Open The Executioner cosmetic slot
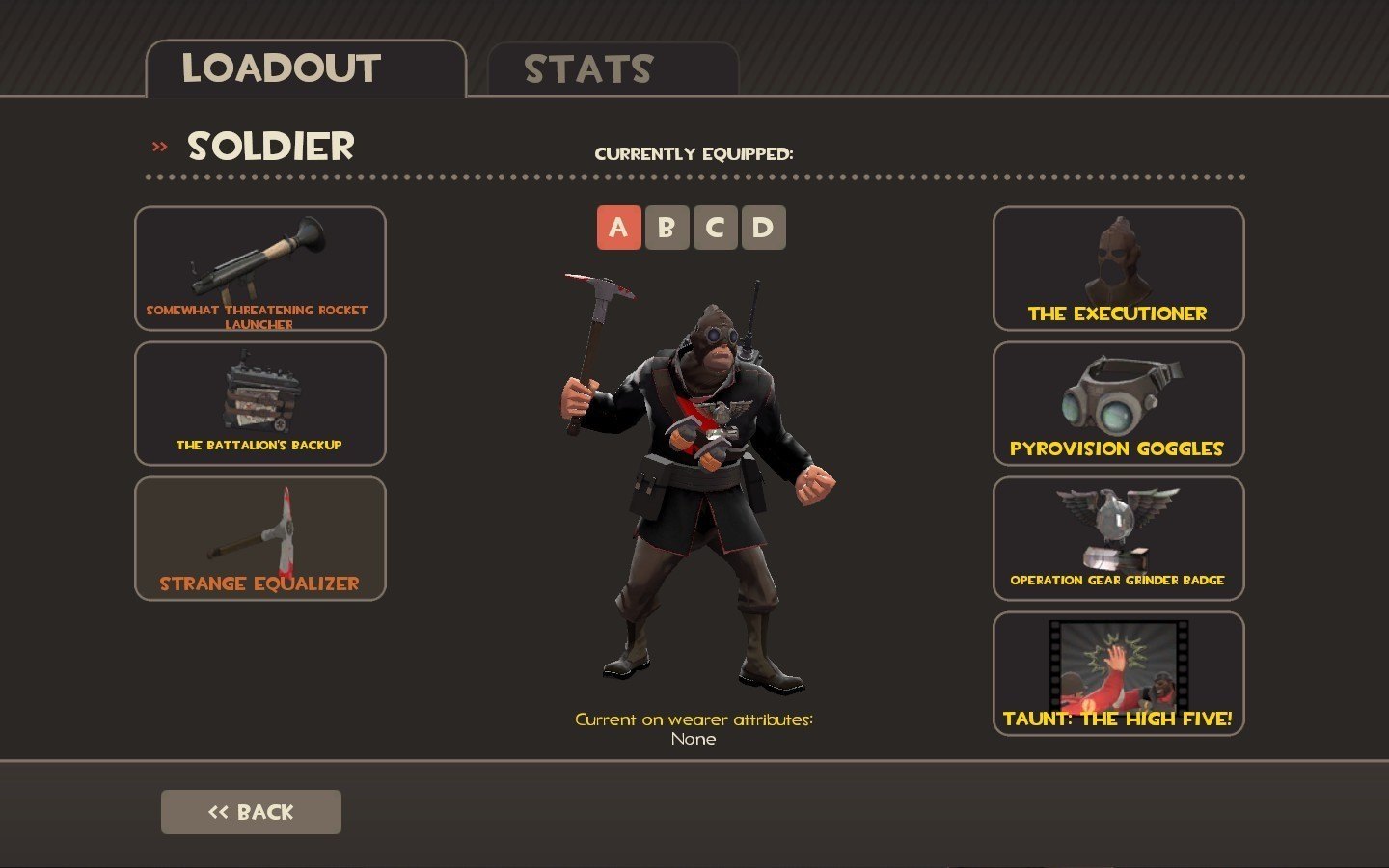The height and width of the screenshot is (868, 1389). (1119, 269)
